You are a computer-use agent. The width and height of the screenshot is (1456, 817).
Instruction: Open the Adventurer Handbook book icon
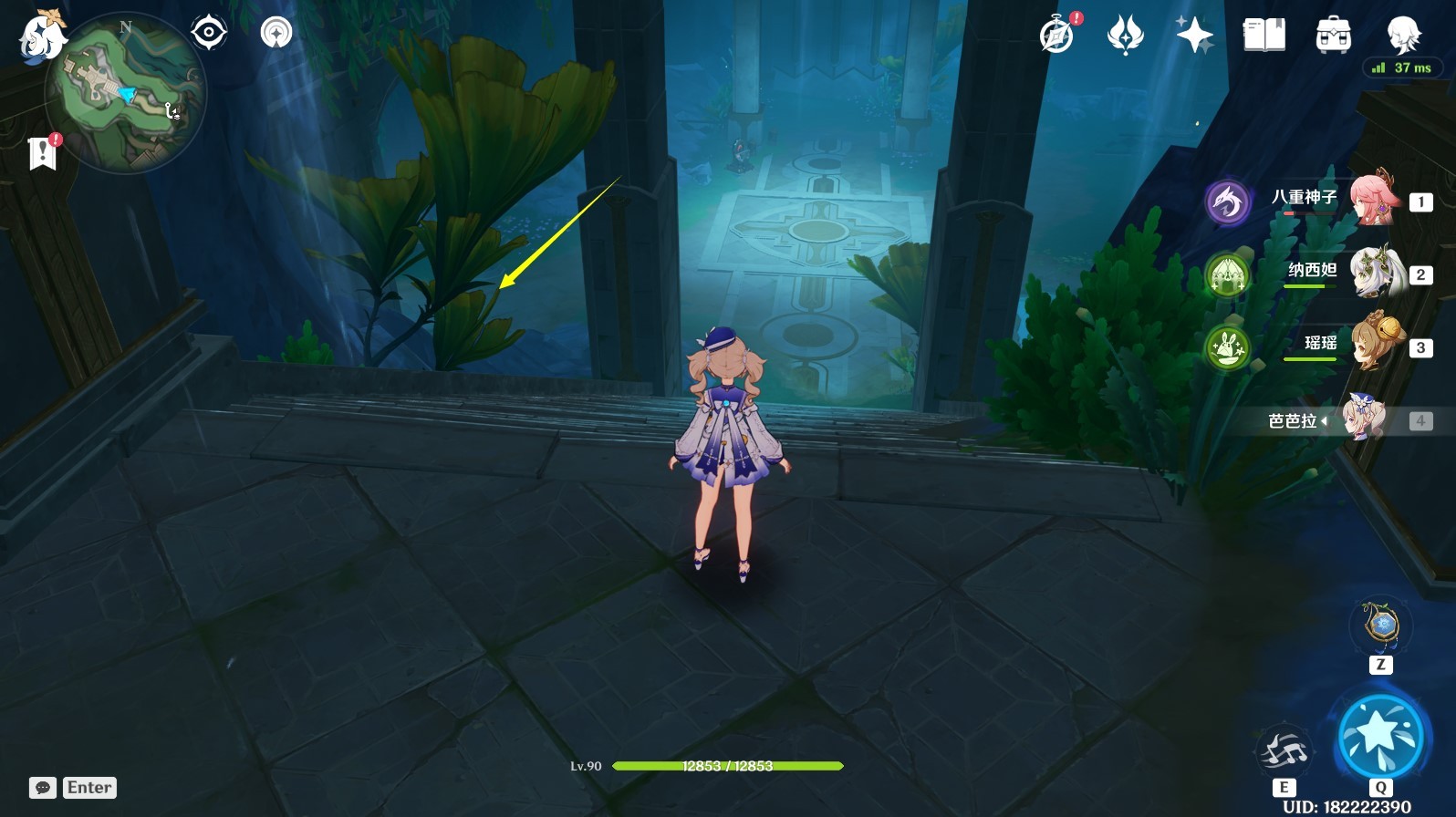pyautogui.click(x=1264, y=36)
